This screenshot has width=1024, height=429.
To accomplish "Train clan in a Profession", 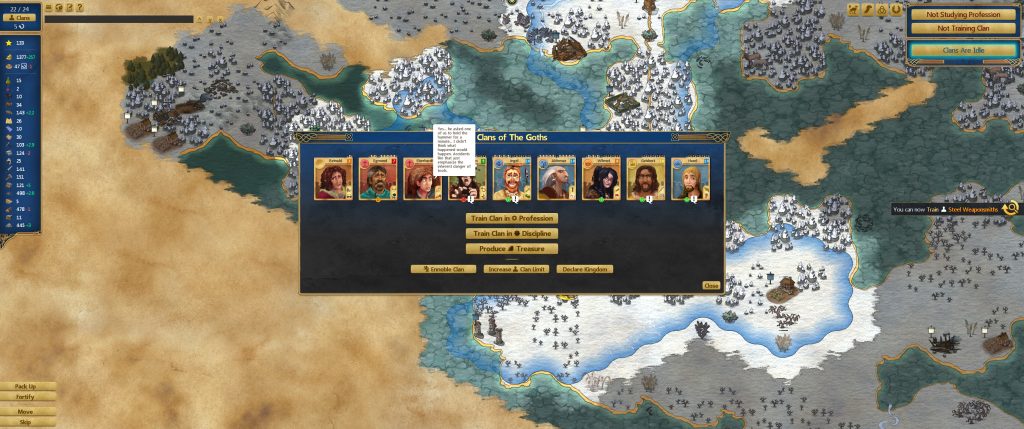I will coord(511,218).
